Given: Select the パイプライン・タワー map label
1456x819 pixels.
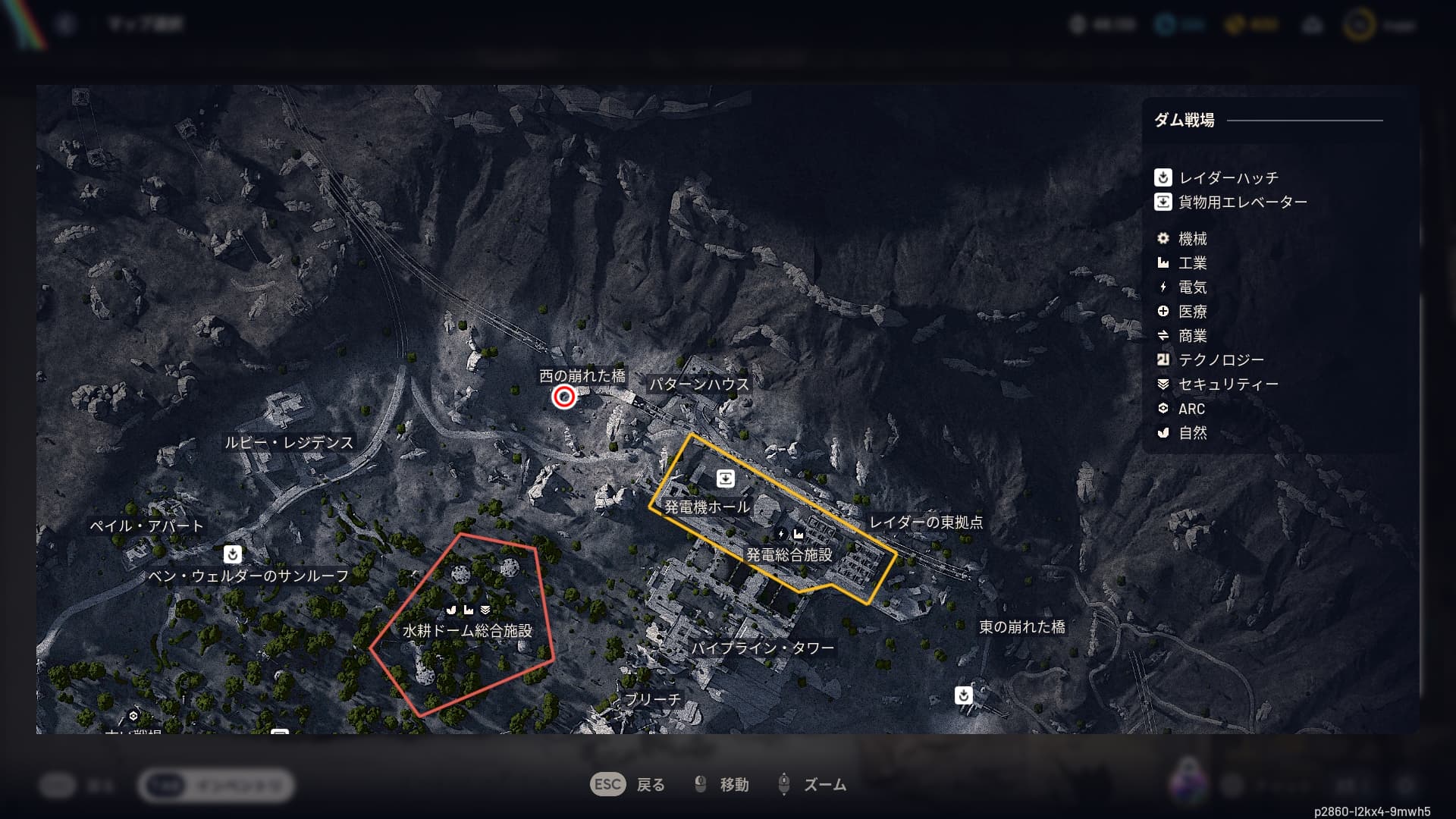Looking at the screenshot, I should click(x=762, y=648).
